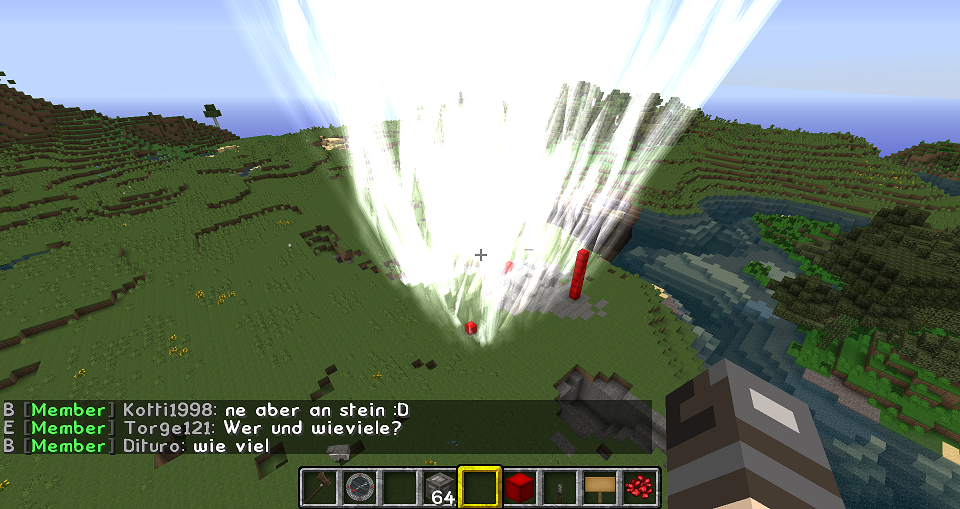Choose the stack of 64 stone blocks

[439, 488]
